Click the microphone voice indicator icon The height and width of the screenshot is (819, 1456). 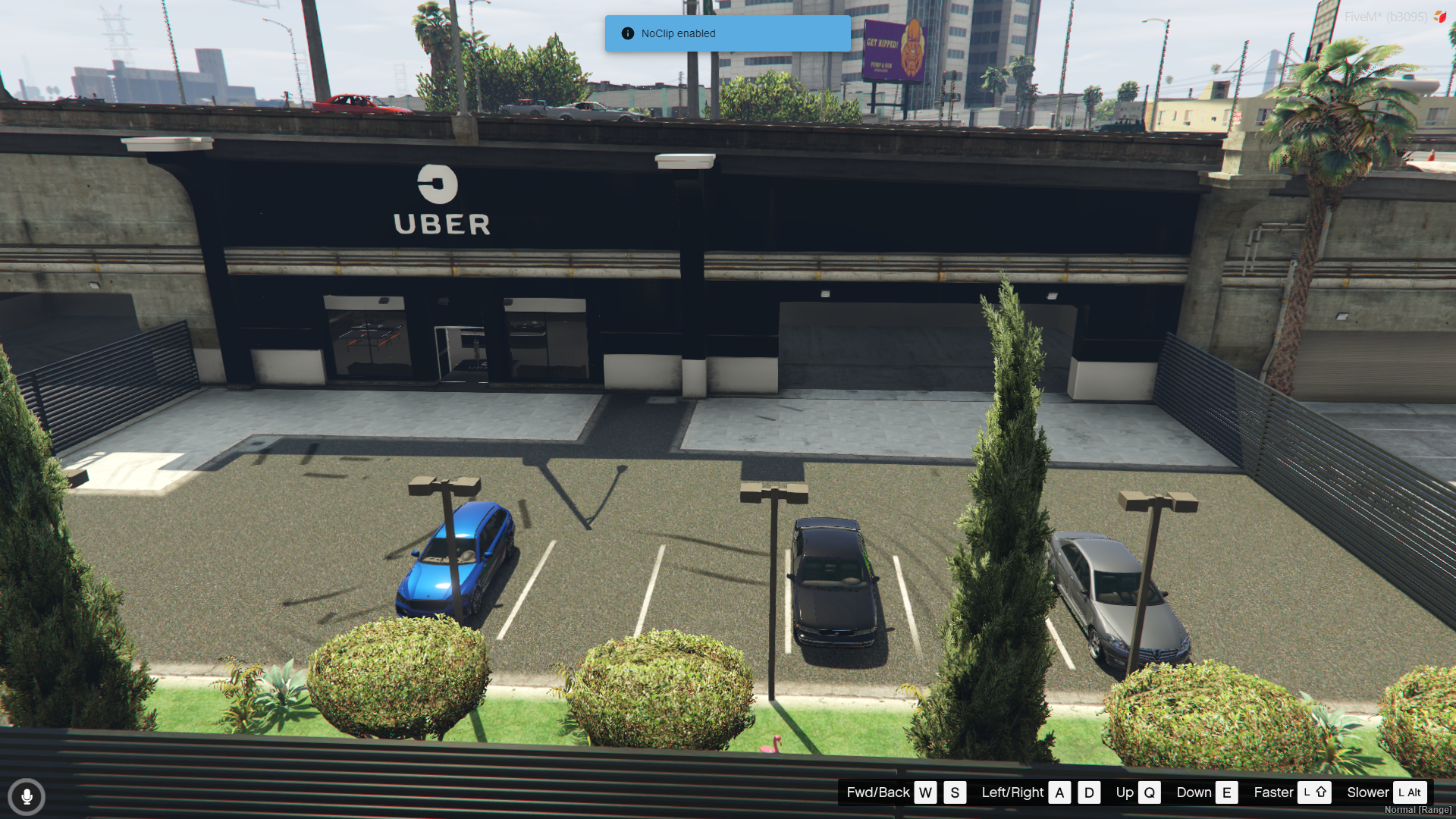coord(27,796)
